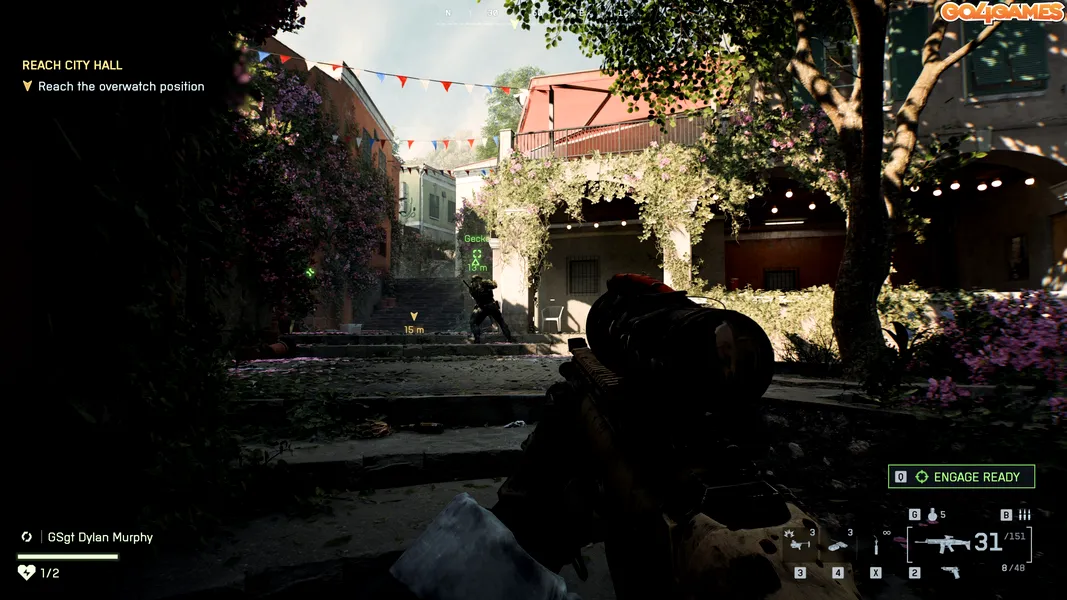Toggle the fire mode bullets icon
The image size is (1067, 600).
pyautogui.click(x=1023, y=515)
